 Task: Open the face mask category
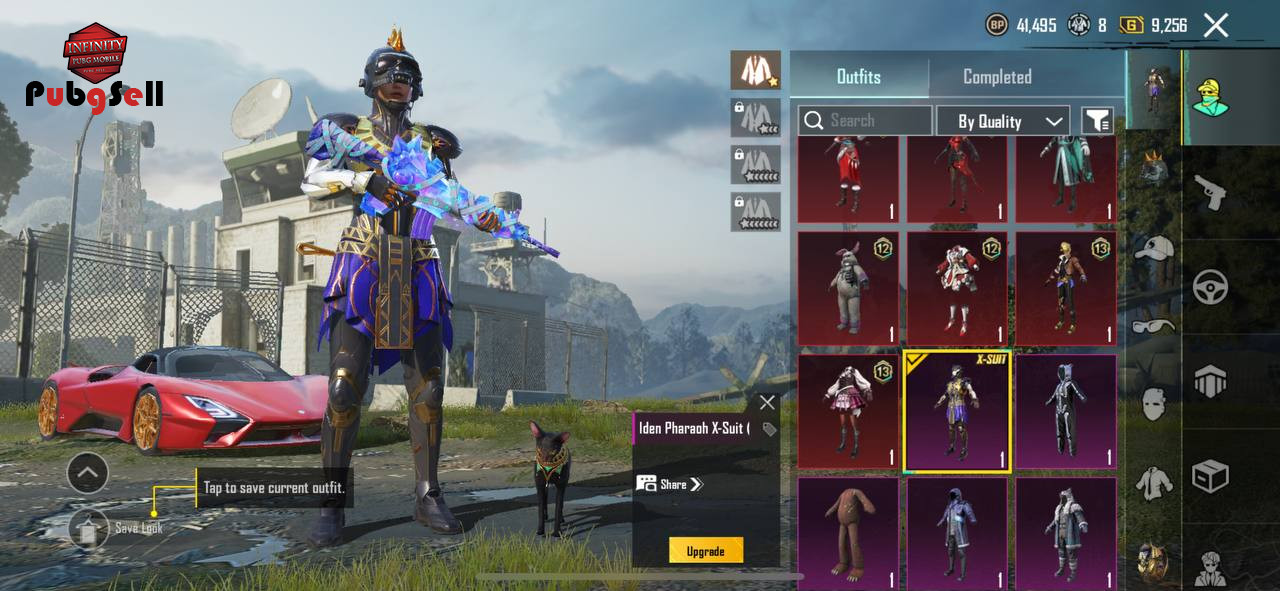(1154, 404)
